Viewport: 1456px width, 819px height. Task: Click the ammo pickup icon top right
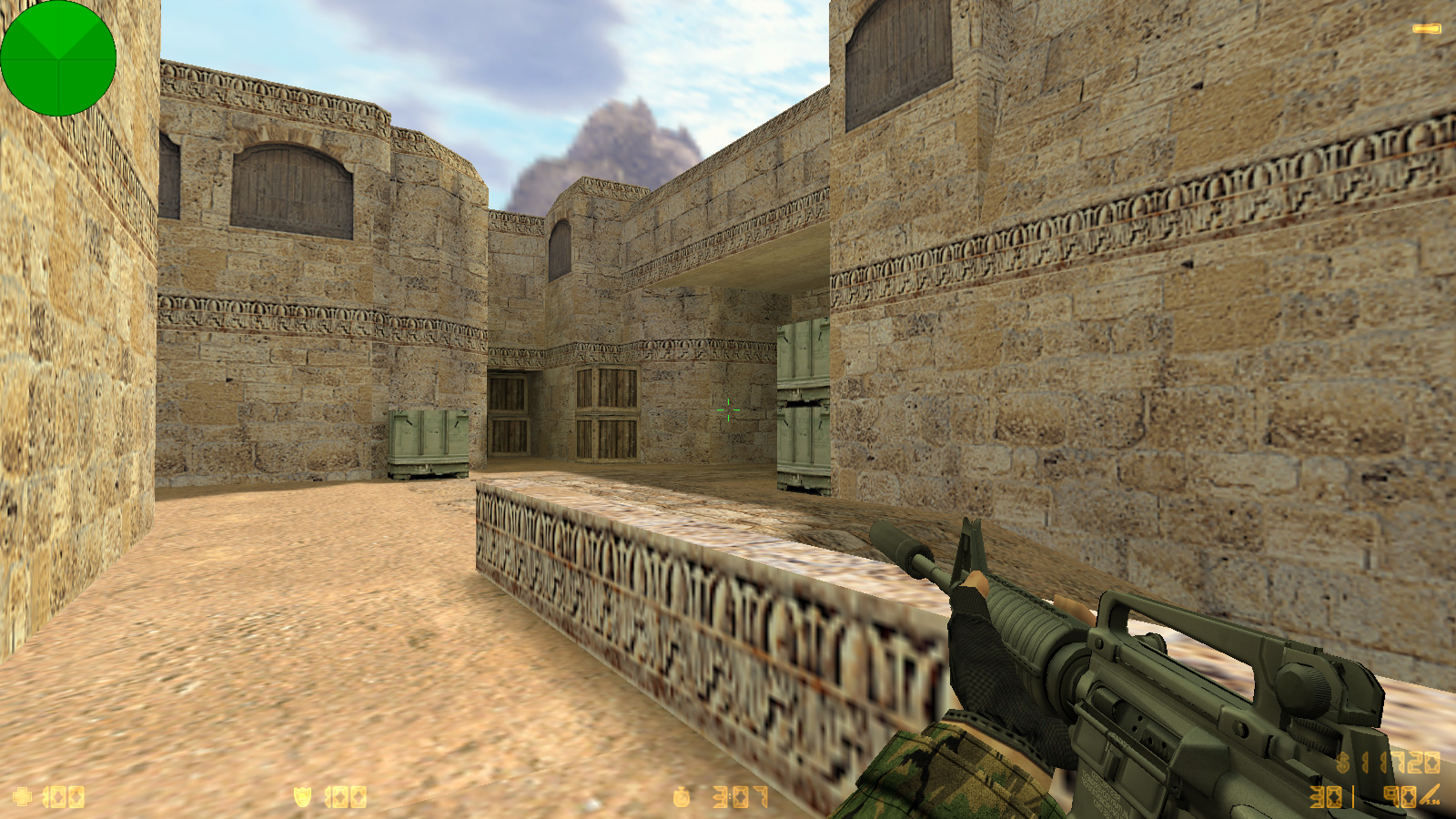tap(1427, 27)
